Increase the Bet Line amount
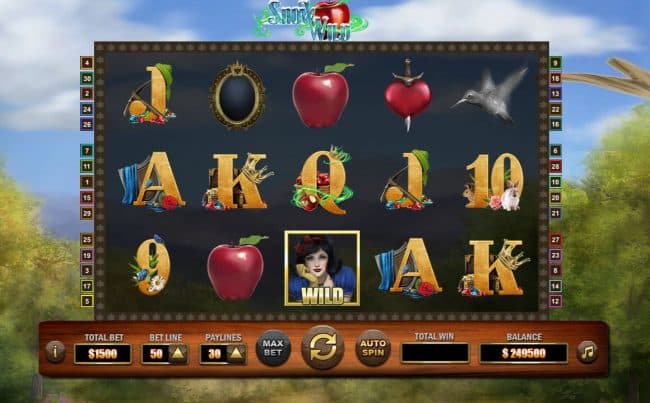Image resolution: width=650 pixels, height=403 pixels. point(178,353)
